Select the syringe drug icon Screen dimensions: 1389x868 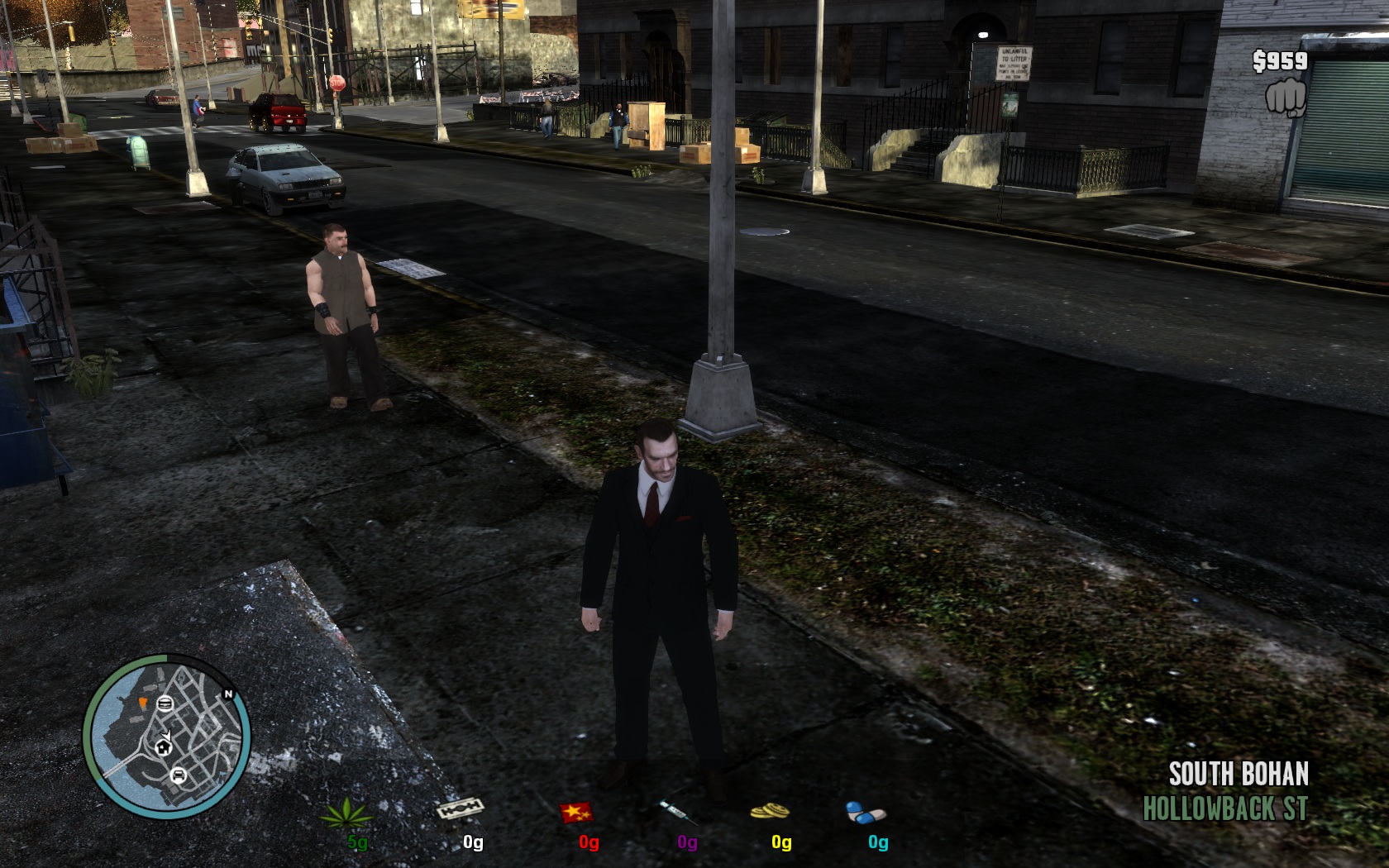[x=678, y=811]
